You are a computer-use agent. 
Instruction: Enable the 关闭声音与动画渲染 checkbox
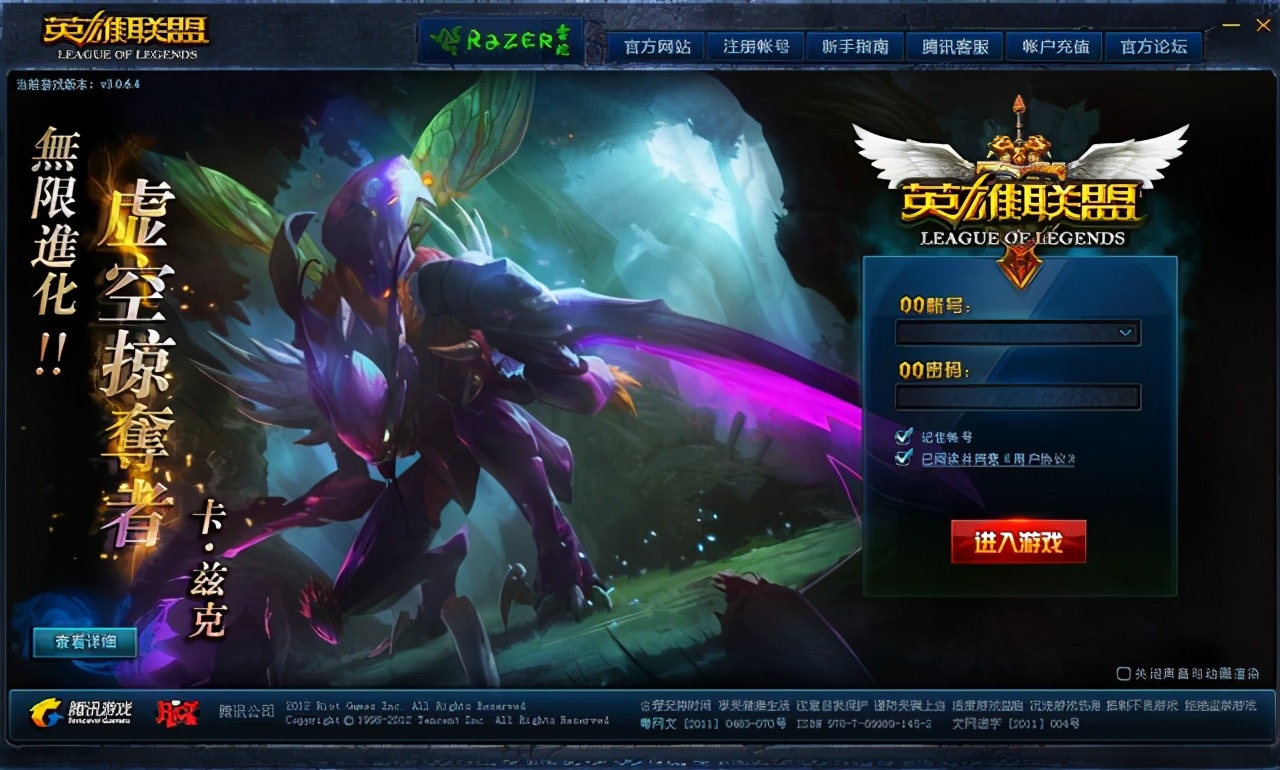click(1125, 673)
